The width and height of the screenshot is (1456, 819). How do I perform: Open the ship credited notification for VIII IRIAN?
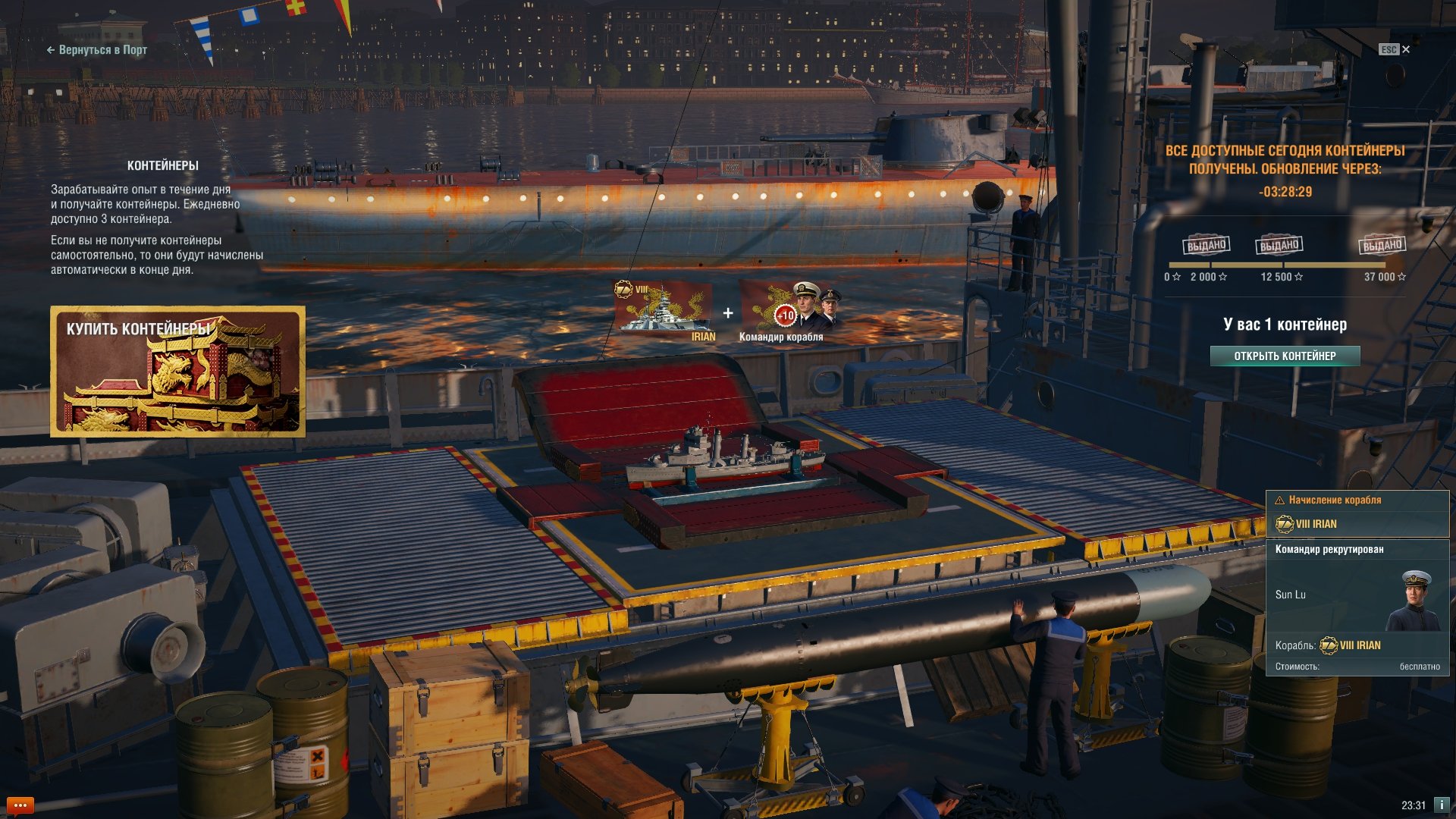pos(1357,515)
